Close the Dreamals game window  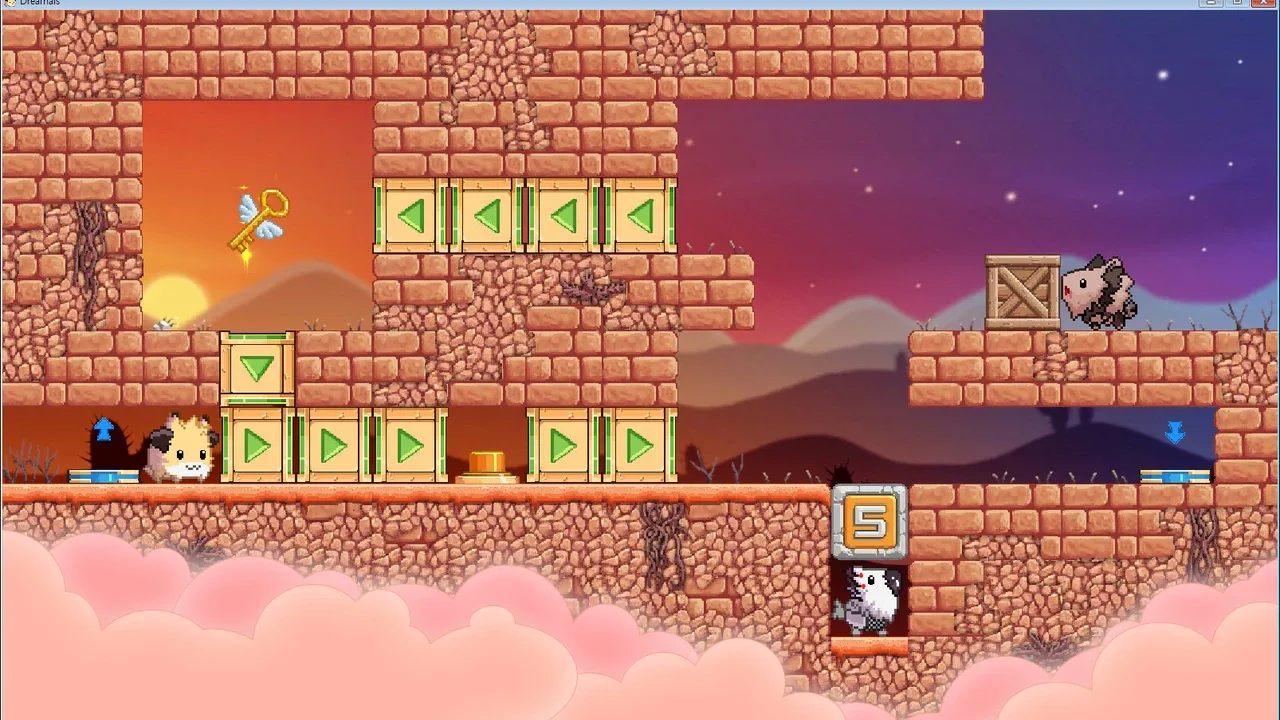[1262, 3]
